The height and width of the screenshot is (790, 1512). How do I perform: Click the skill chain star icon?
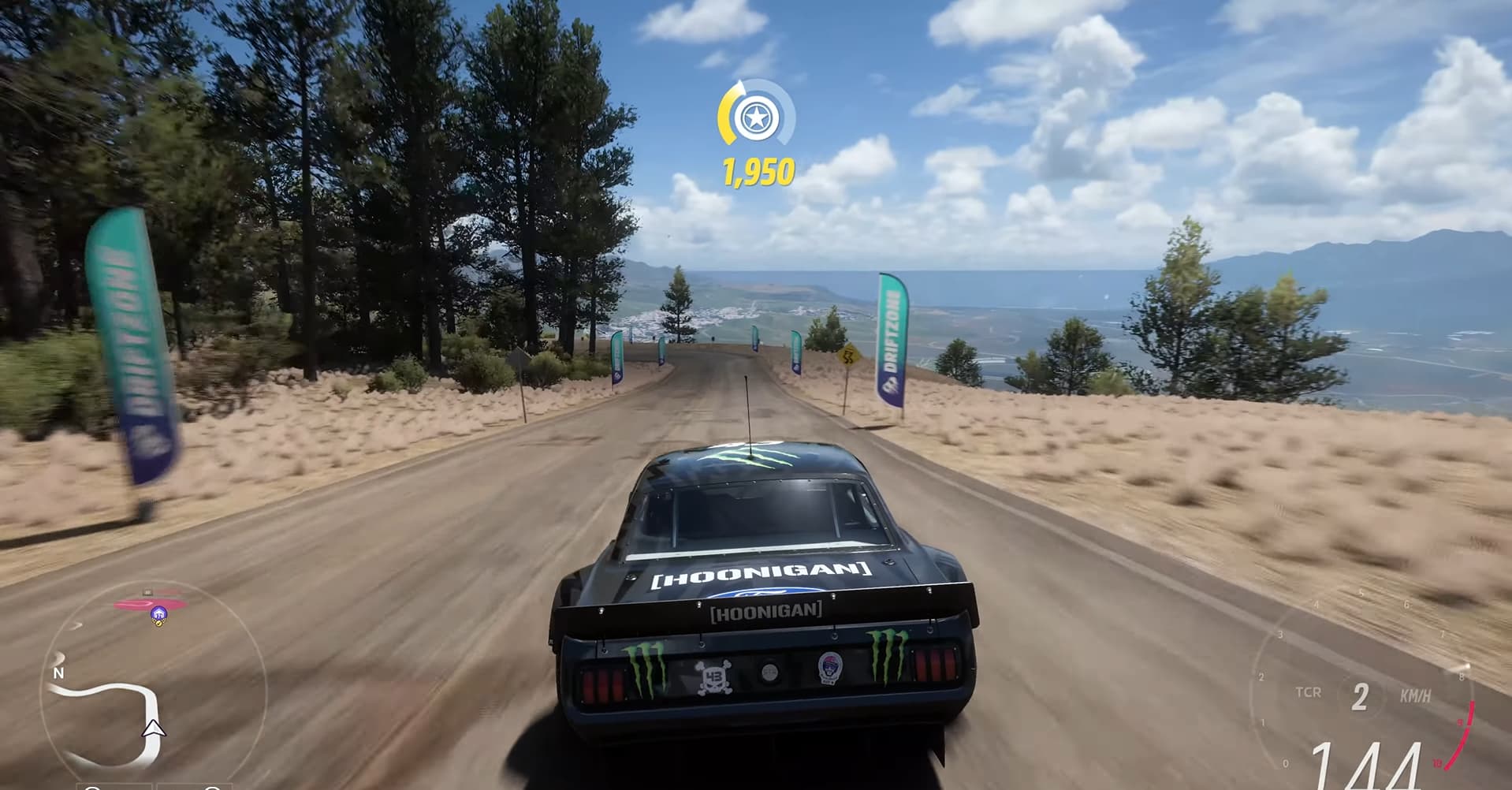(x=755, y=118)
